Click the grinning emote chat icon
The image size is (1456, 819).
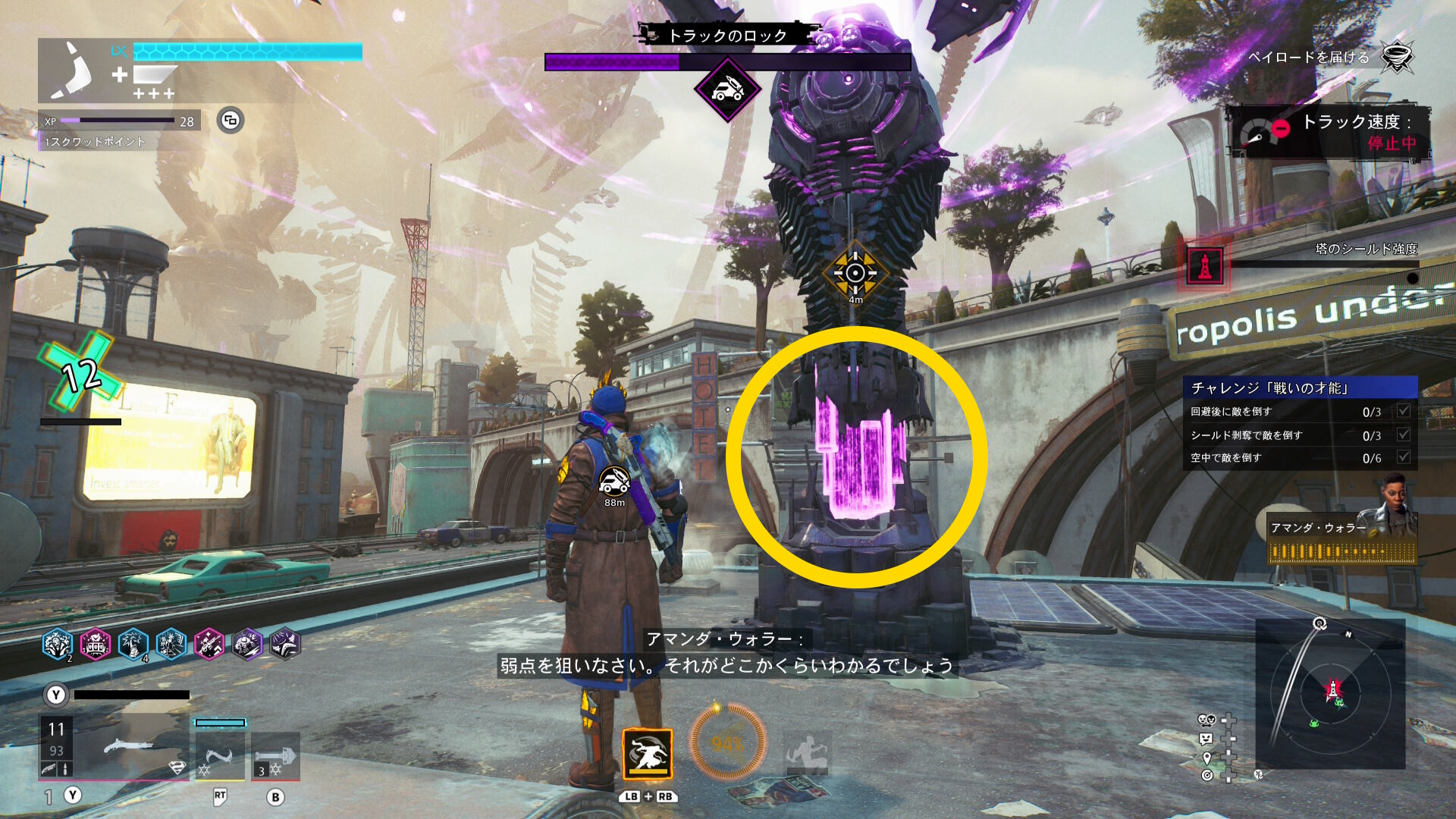coord(1206,739)
